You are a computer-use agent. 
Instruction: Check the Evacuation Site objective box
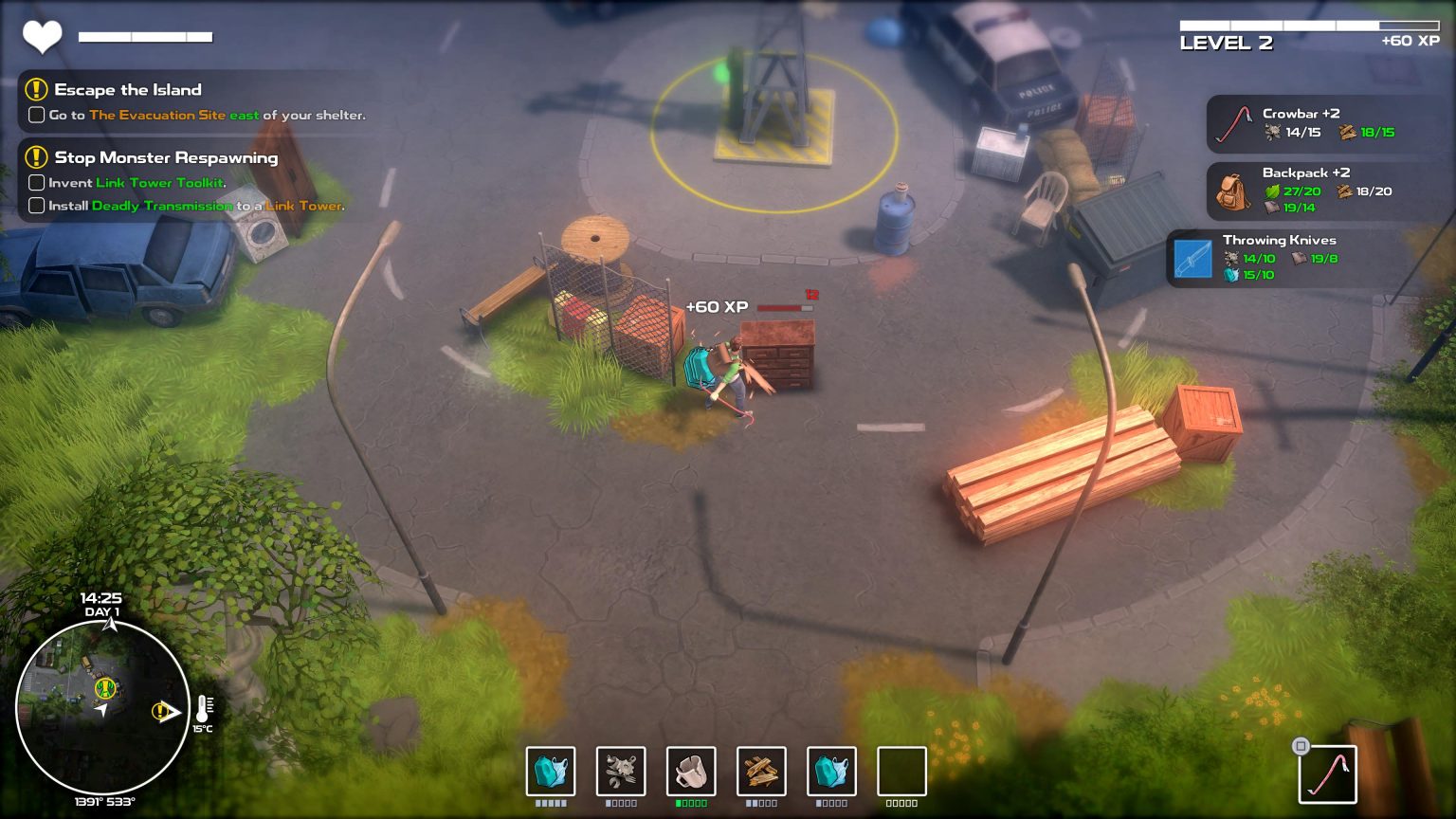tap(36, 115)
